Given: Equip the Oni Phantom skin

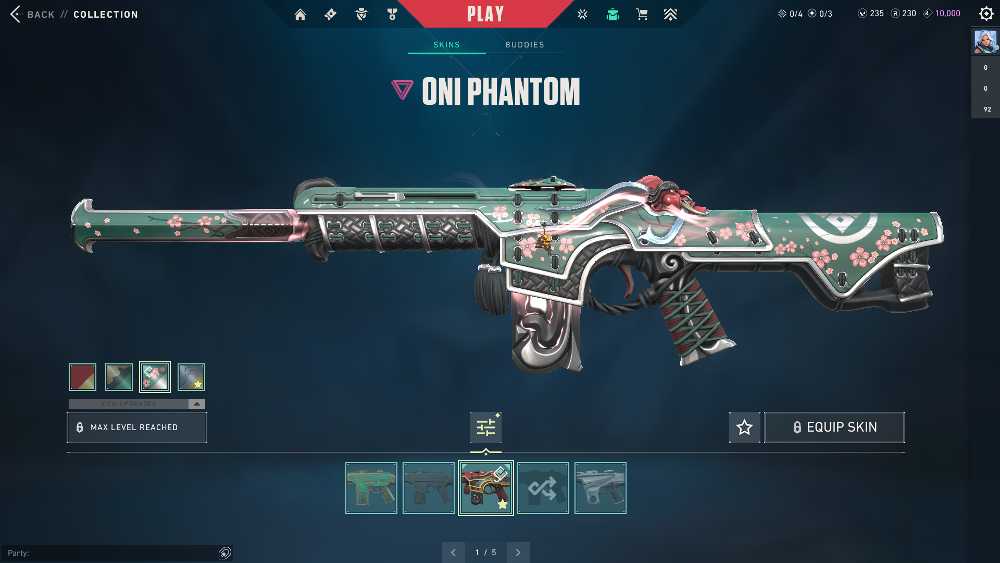Looking at the screenshot, I should click(x=834, y=427).
